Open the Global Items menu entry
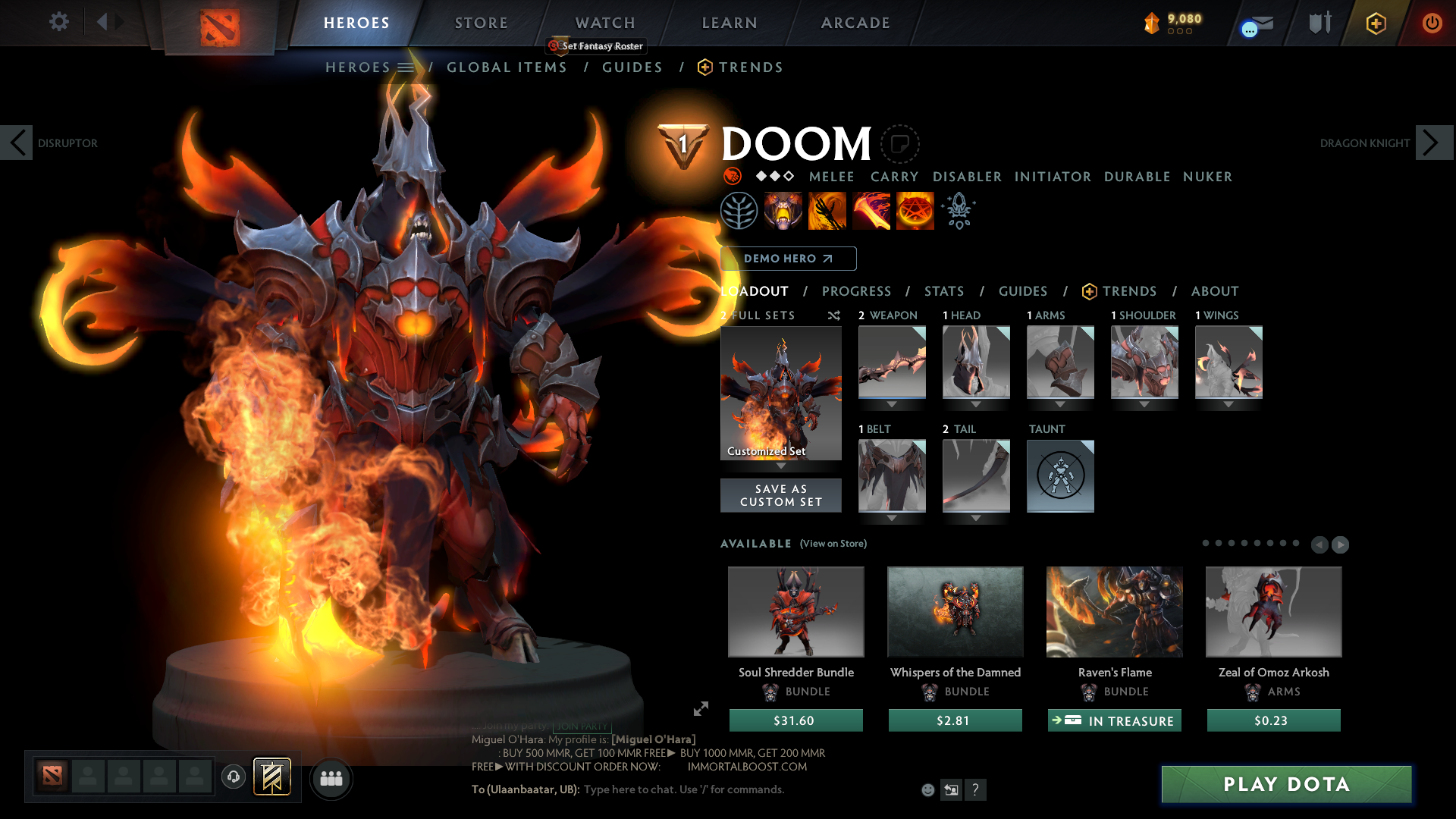The image size is (1456, 819). coord(507,67)
